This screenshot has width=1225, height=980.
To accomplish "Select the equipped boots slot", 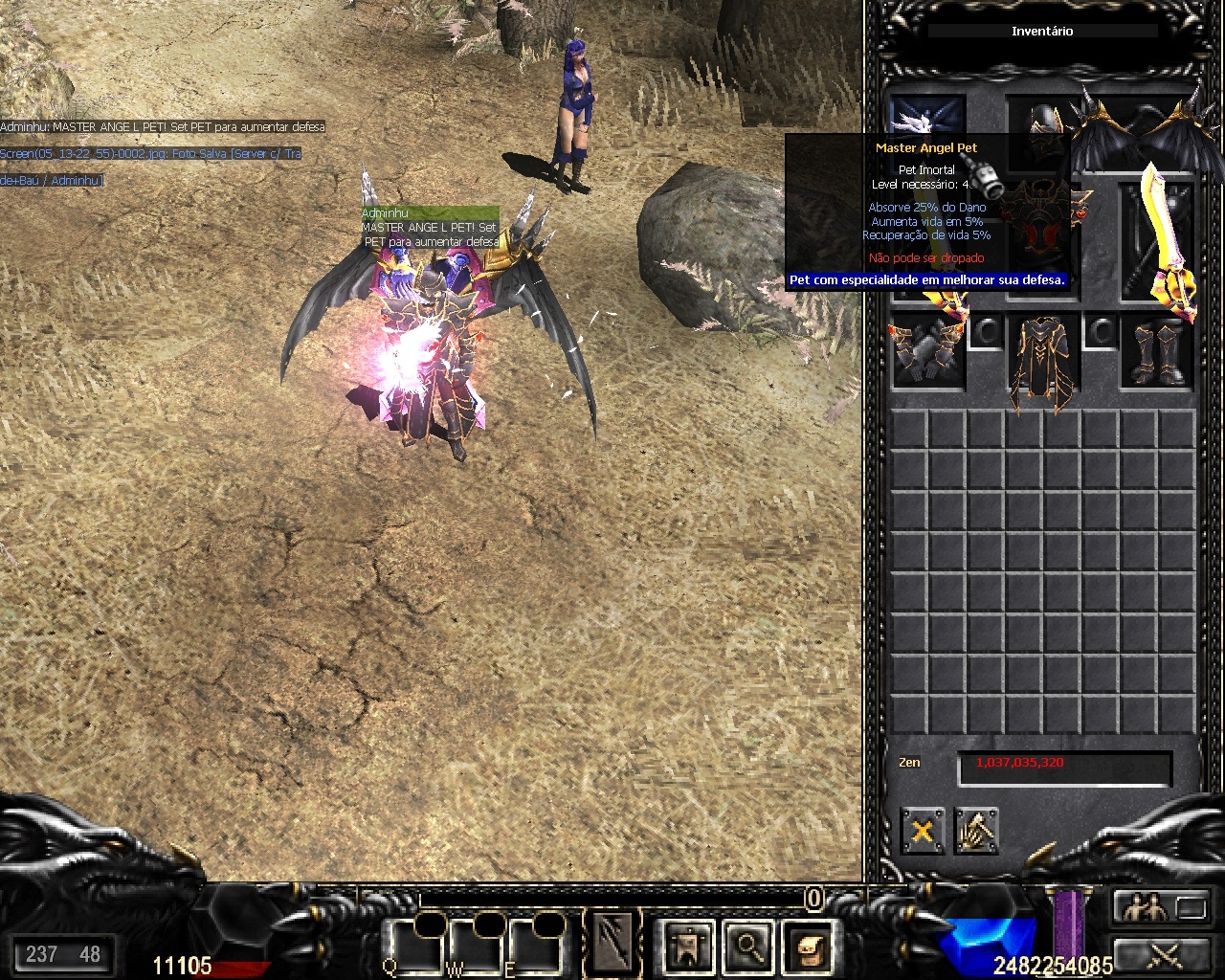I will 1158,352.
